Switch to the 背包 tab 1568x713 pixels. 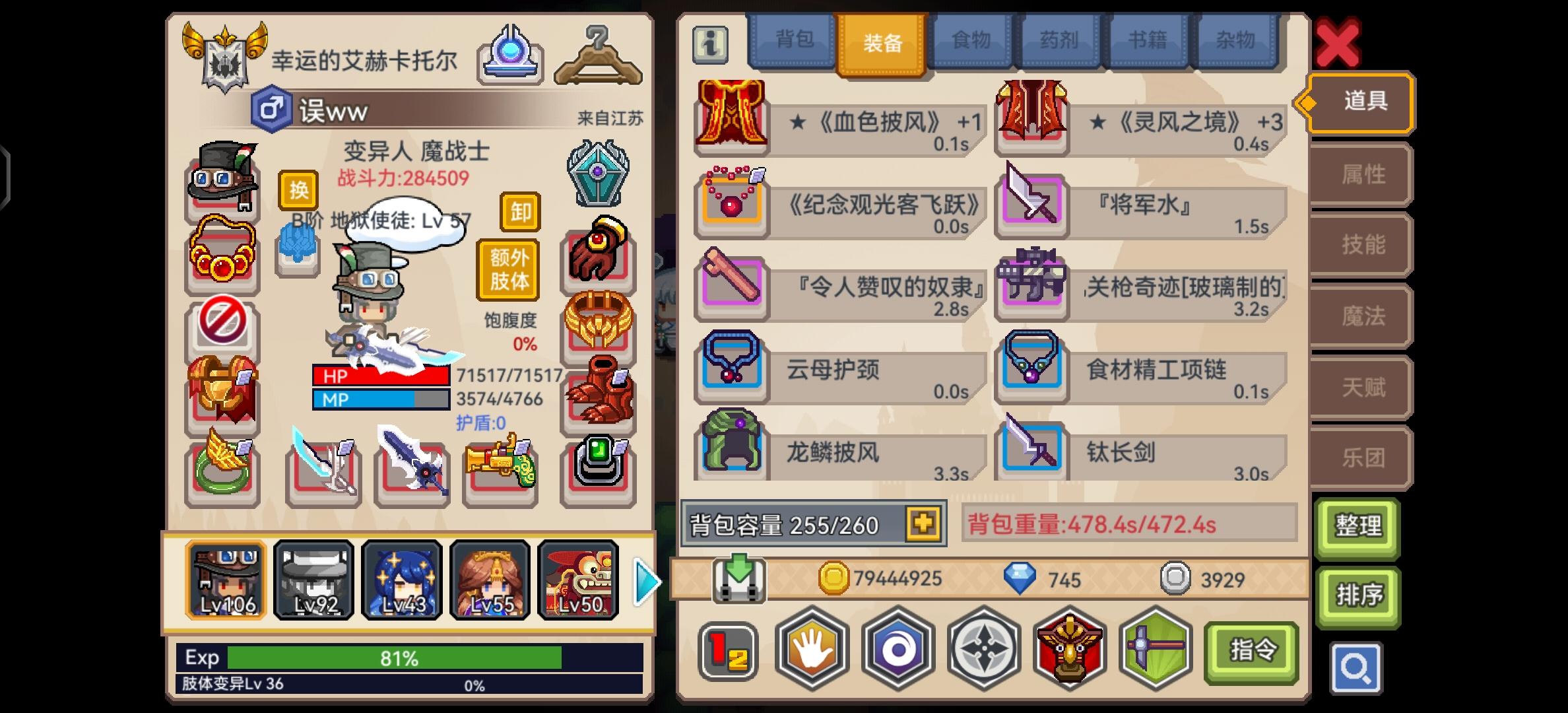[793, 41]
